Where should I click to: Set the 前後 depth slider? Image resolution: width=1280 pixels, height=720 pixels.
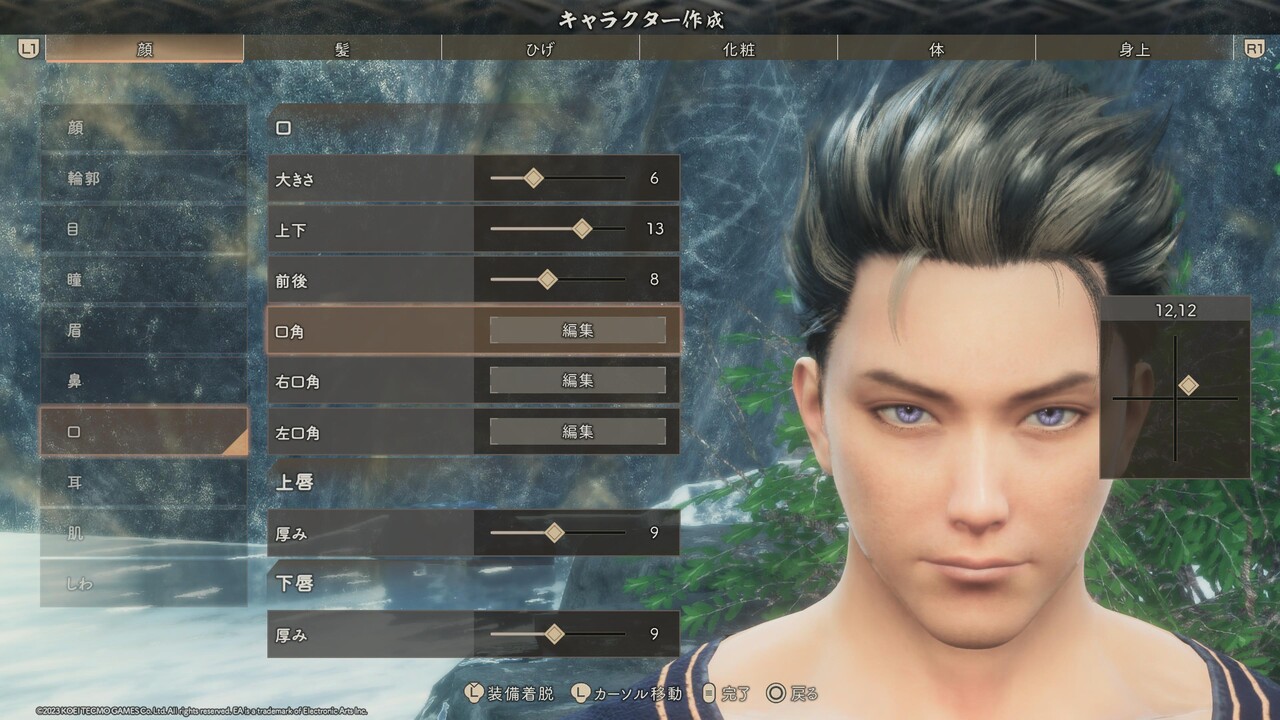547,280
